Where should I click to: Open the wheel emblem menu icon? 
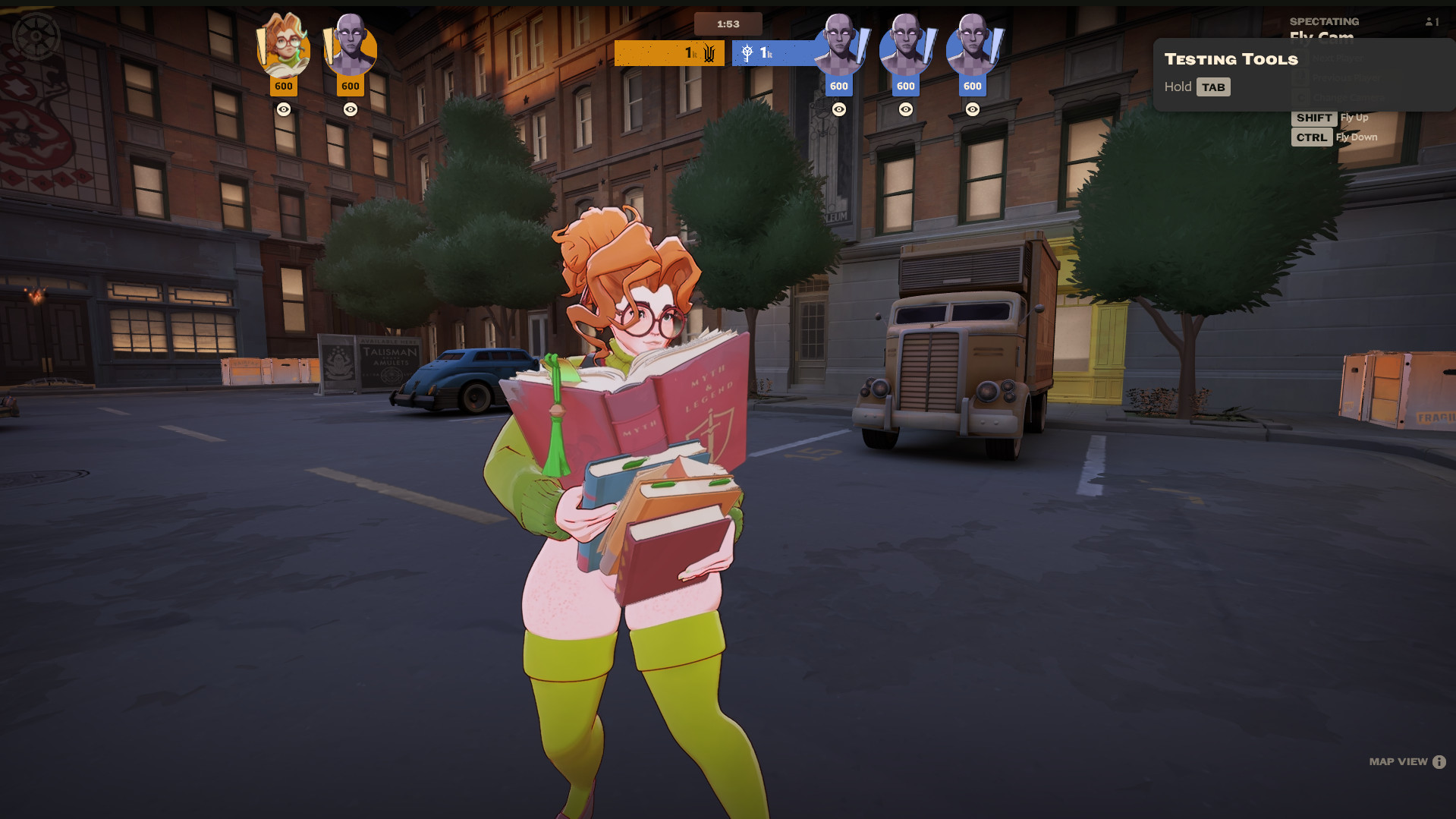(x=36, y=36)
